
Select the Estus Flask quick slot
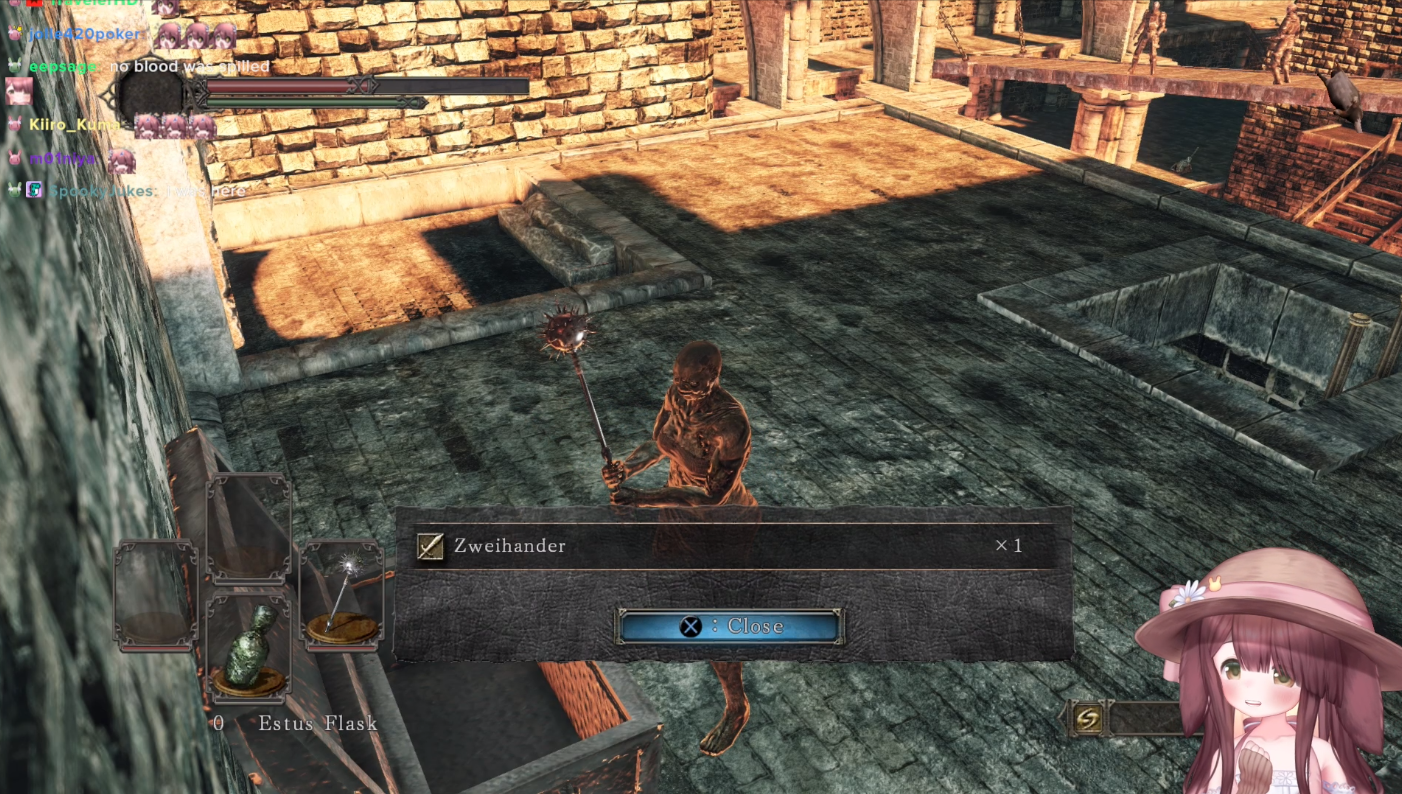pos(249,647)
